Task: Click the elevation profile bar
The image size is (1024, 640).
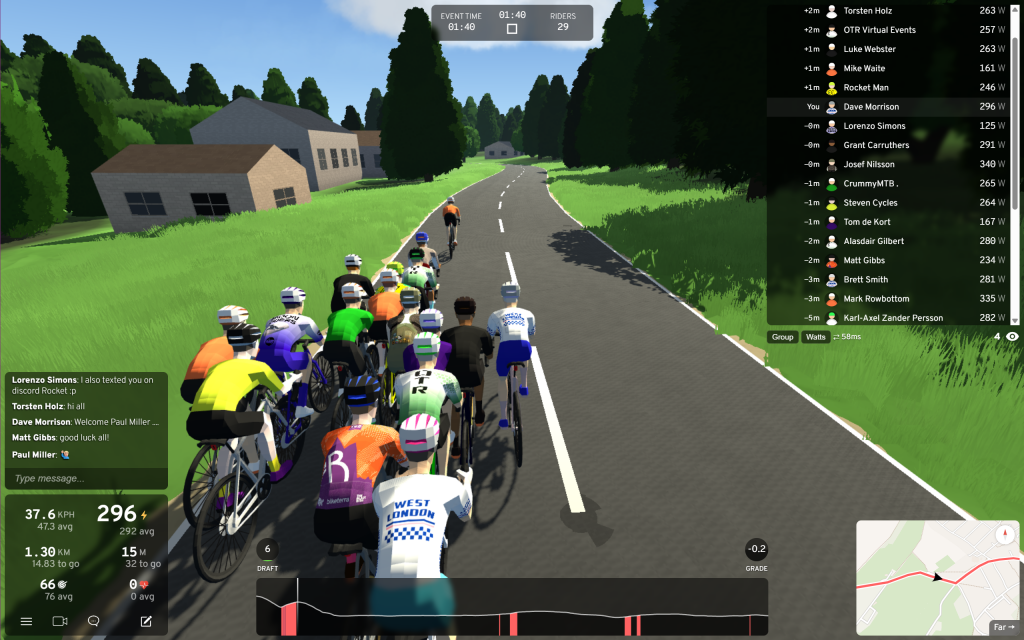Action: (x=512, y=607)
